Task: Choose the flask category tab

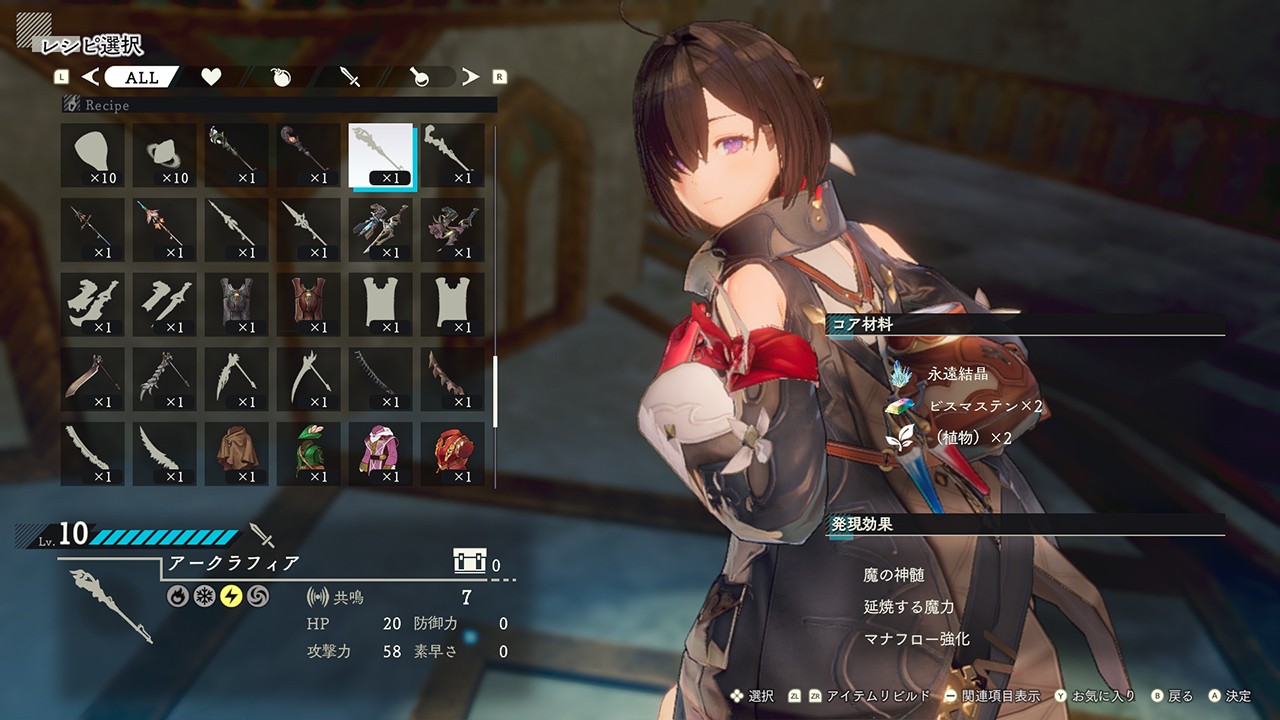Action: [420, 77]
